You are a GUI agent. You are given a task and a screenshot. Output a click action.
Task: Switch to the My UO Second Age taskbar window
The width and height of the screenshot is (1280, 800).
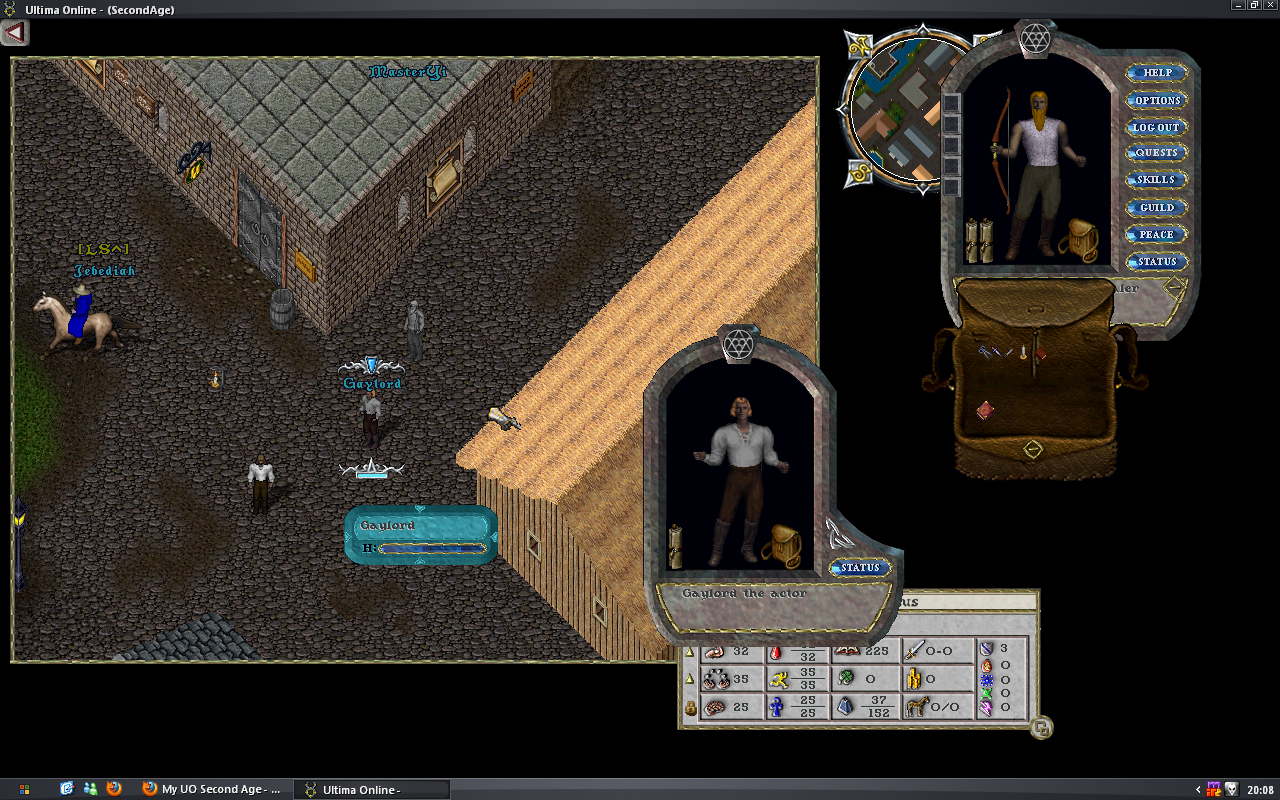(x=213, y=789)
